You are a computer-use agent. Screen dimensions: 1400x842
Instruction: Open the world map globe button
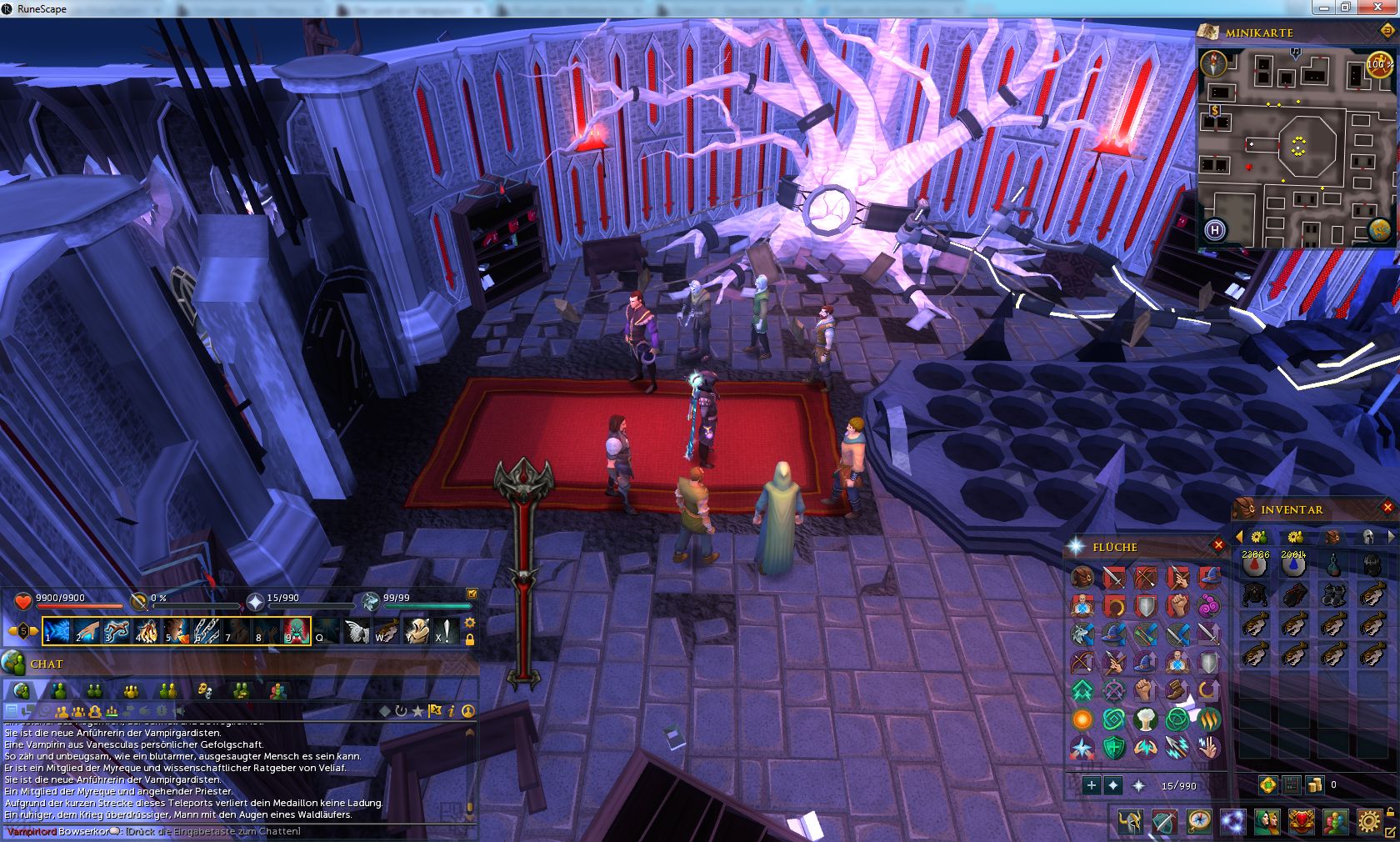pyautogui.click(x=1378, y=230)
